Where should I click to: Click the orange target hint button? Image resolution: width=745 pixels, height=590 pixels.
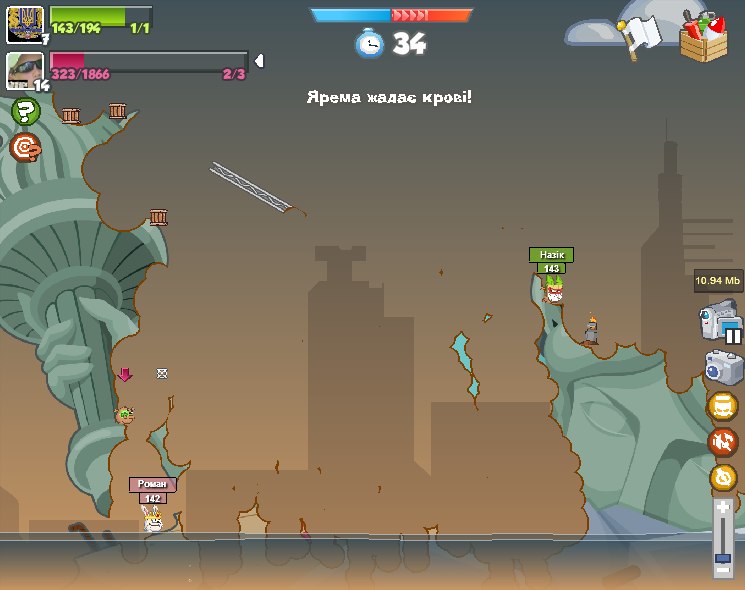click(x=25, y=148)
